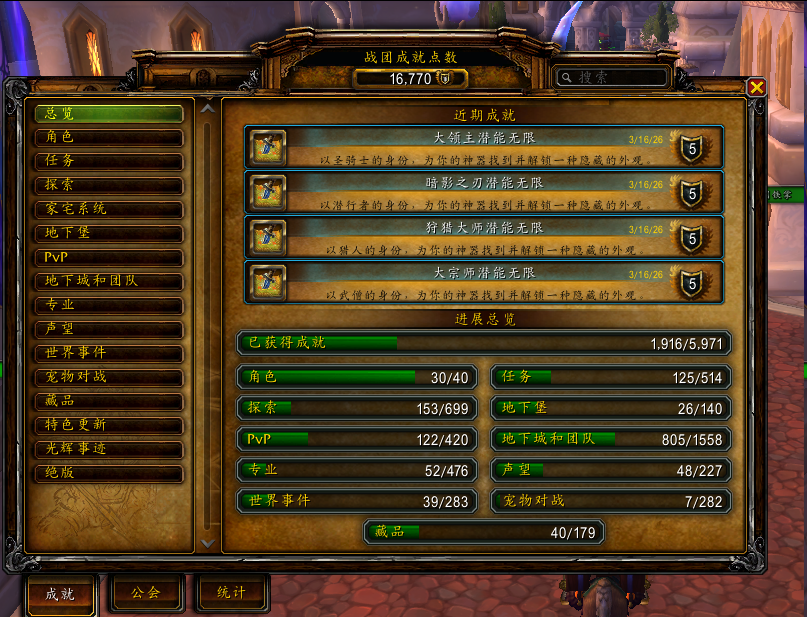Viewport: 807px width, 617px height.
Task: Select the PvP category in the sidebar
Action: click(109, 257)
